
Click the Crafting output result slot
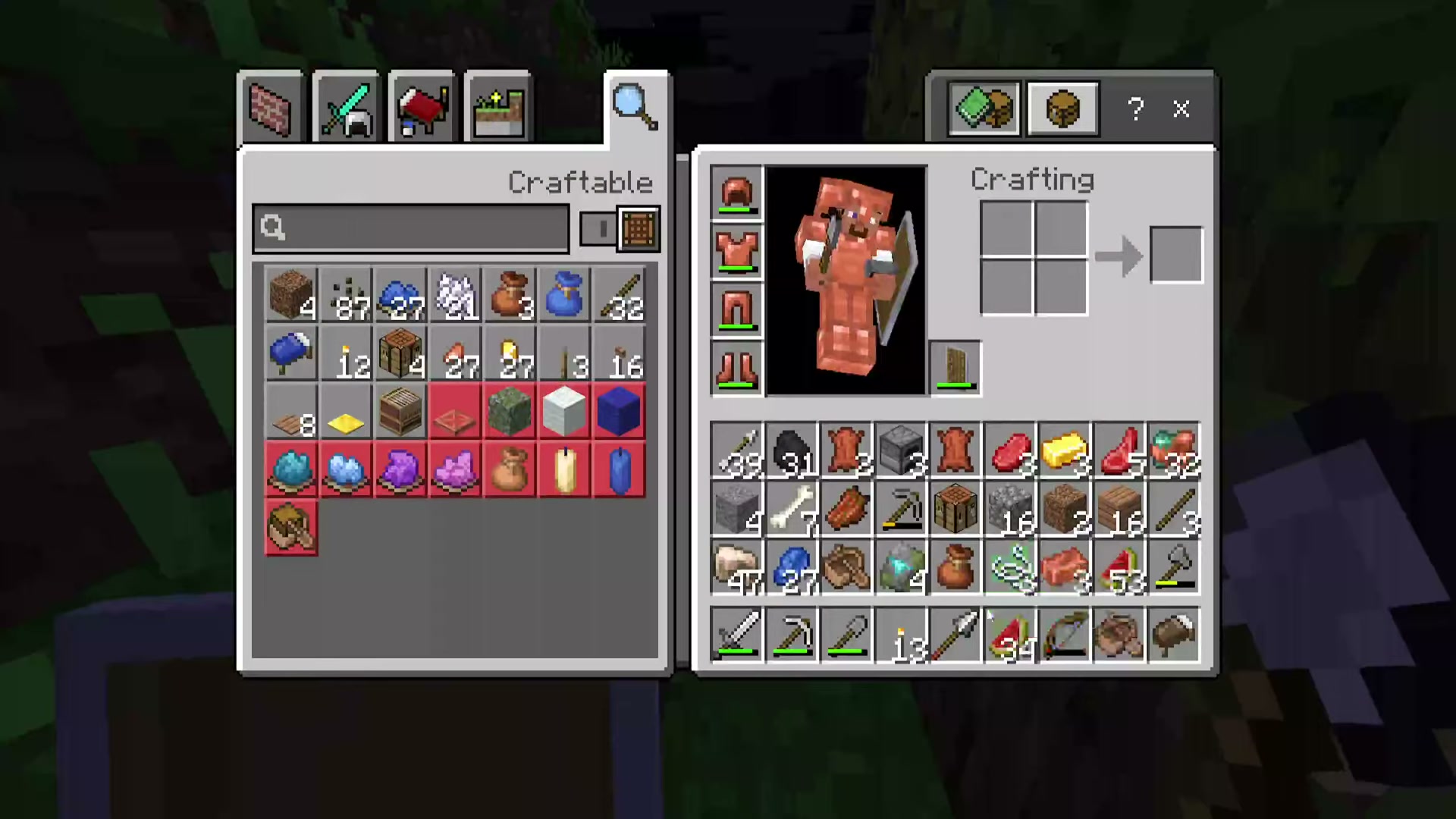[x=1176, y=253]
